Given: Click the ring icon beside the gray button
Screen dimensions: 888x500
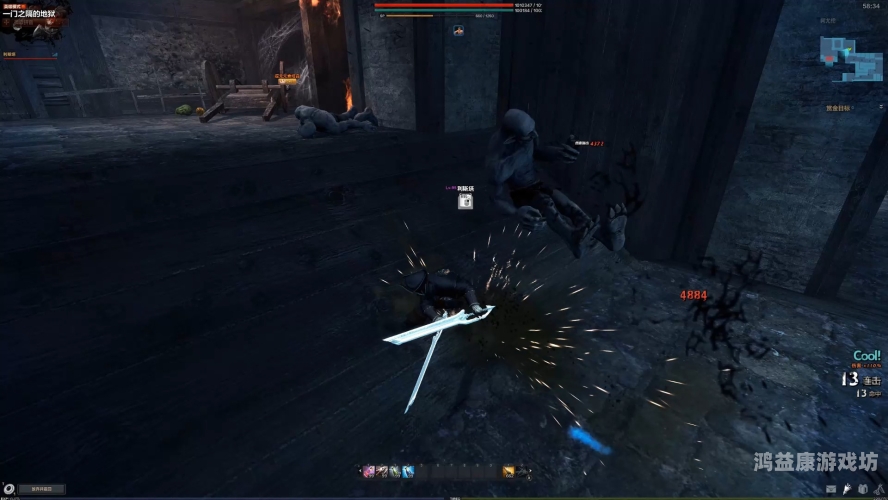Looking at the screenshot, I should click(x=10, y=489).
